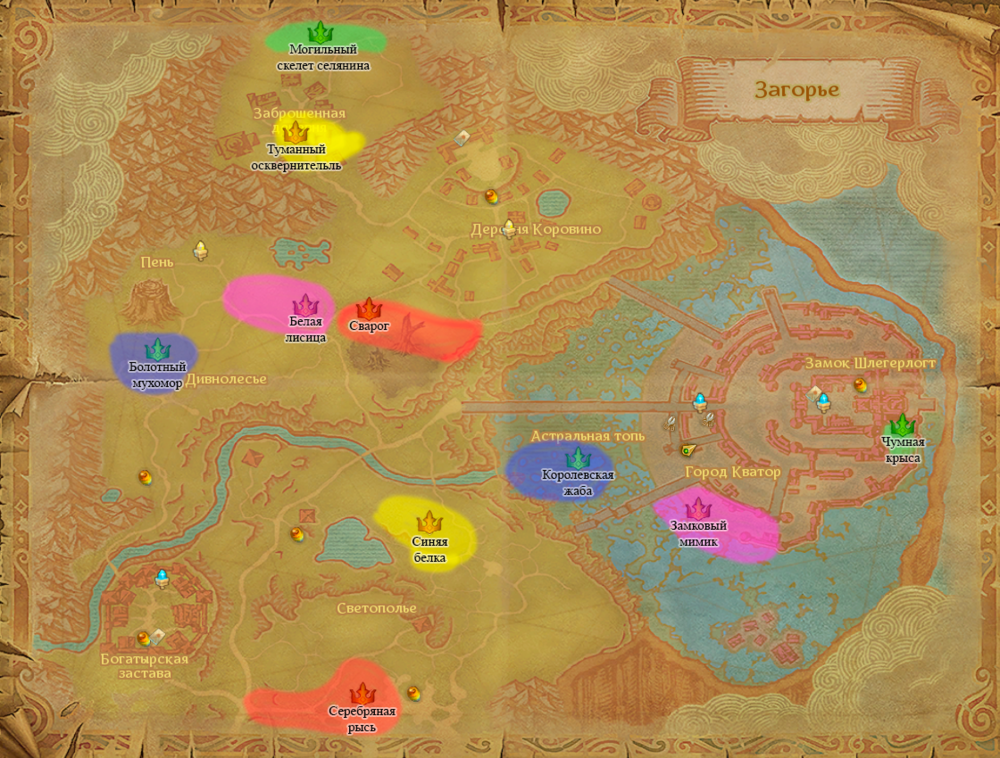Select the Королевская жаба crown marker

pos(577,458)
